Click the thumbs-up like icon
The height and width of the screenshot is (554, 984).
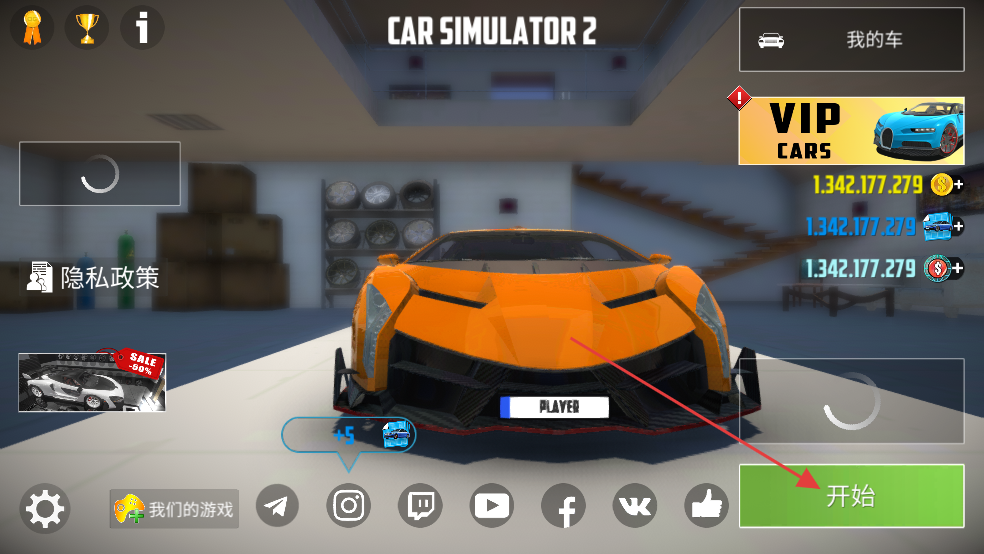point(707,507)
